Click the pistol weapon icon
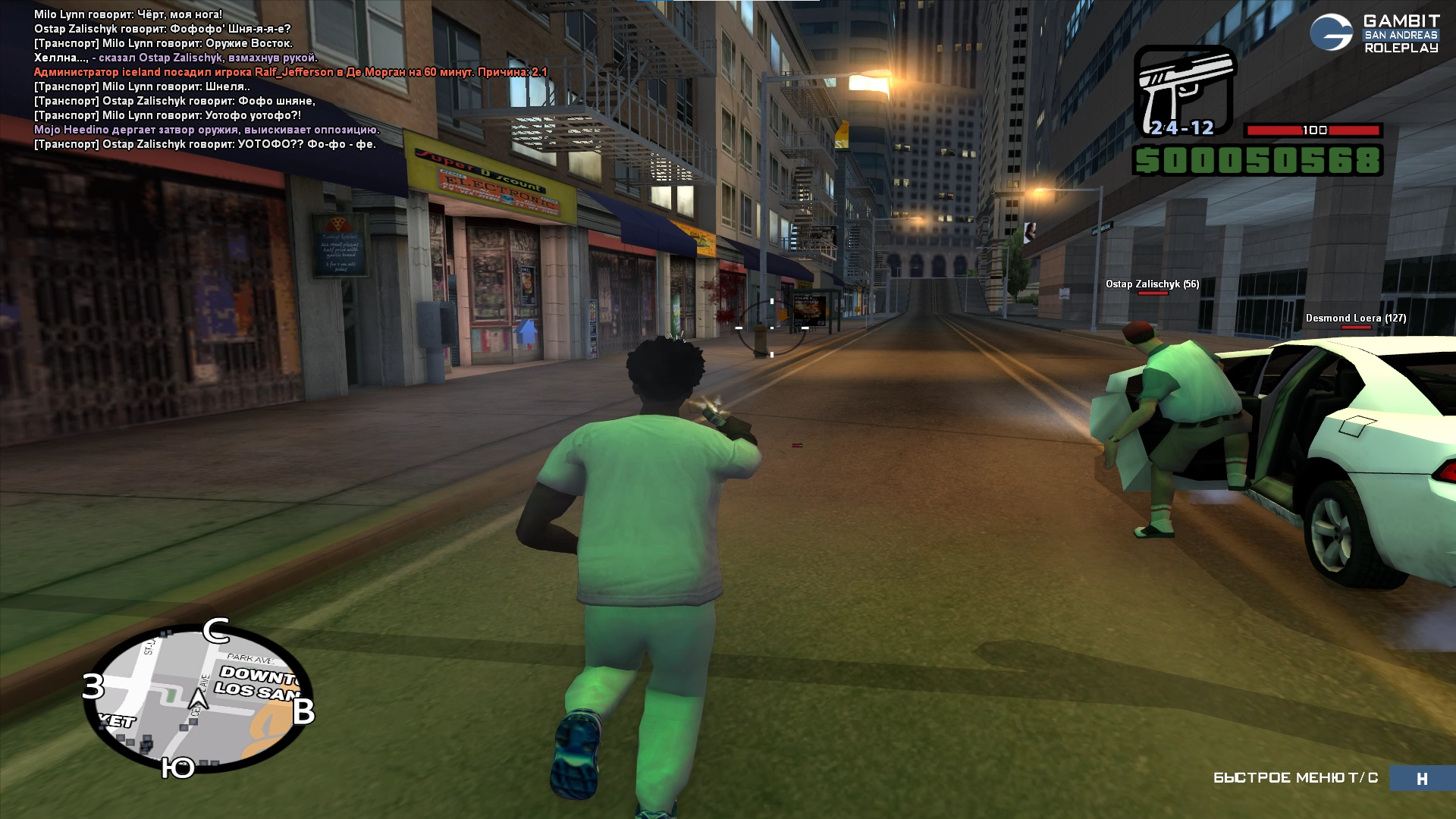This screenshot has width=1456, height=819. (1184, 91)
